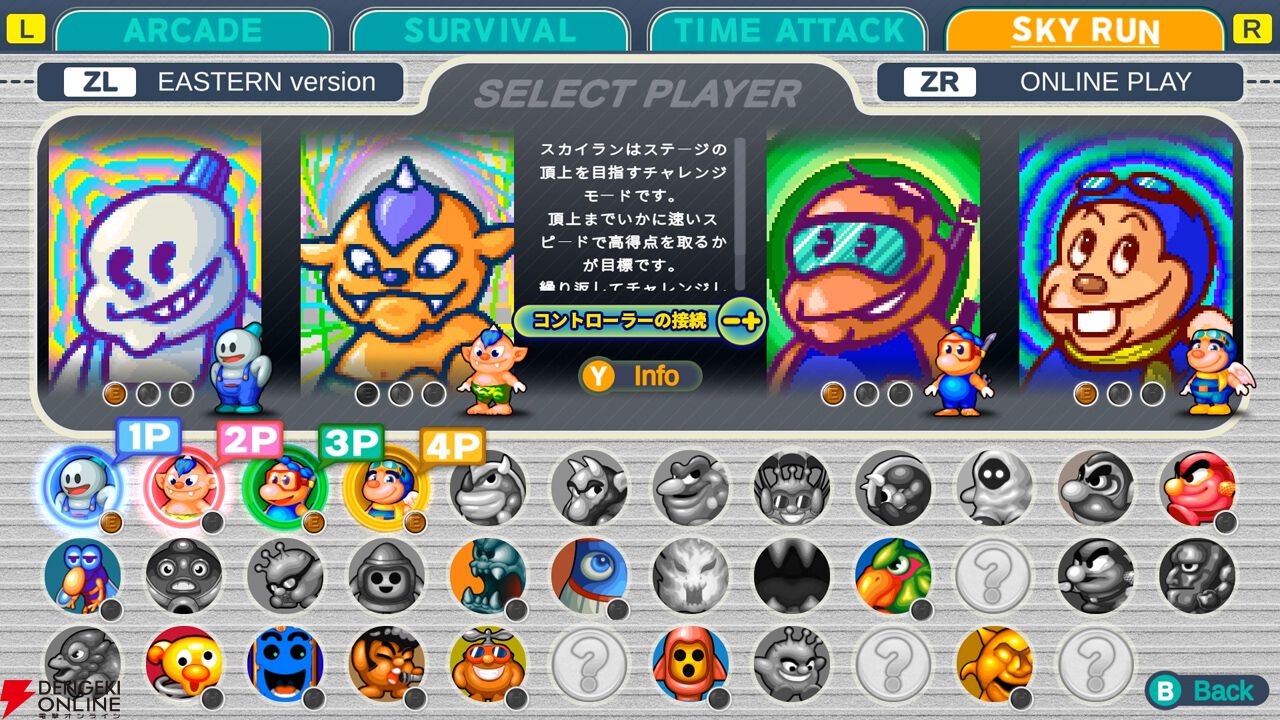The image size is (1280, 720).
Task: Select the 2P orange troll character icon
Action: [181, 487]
